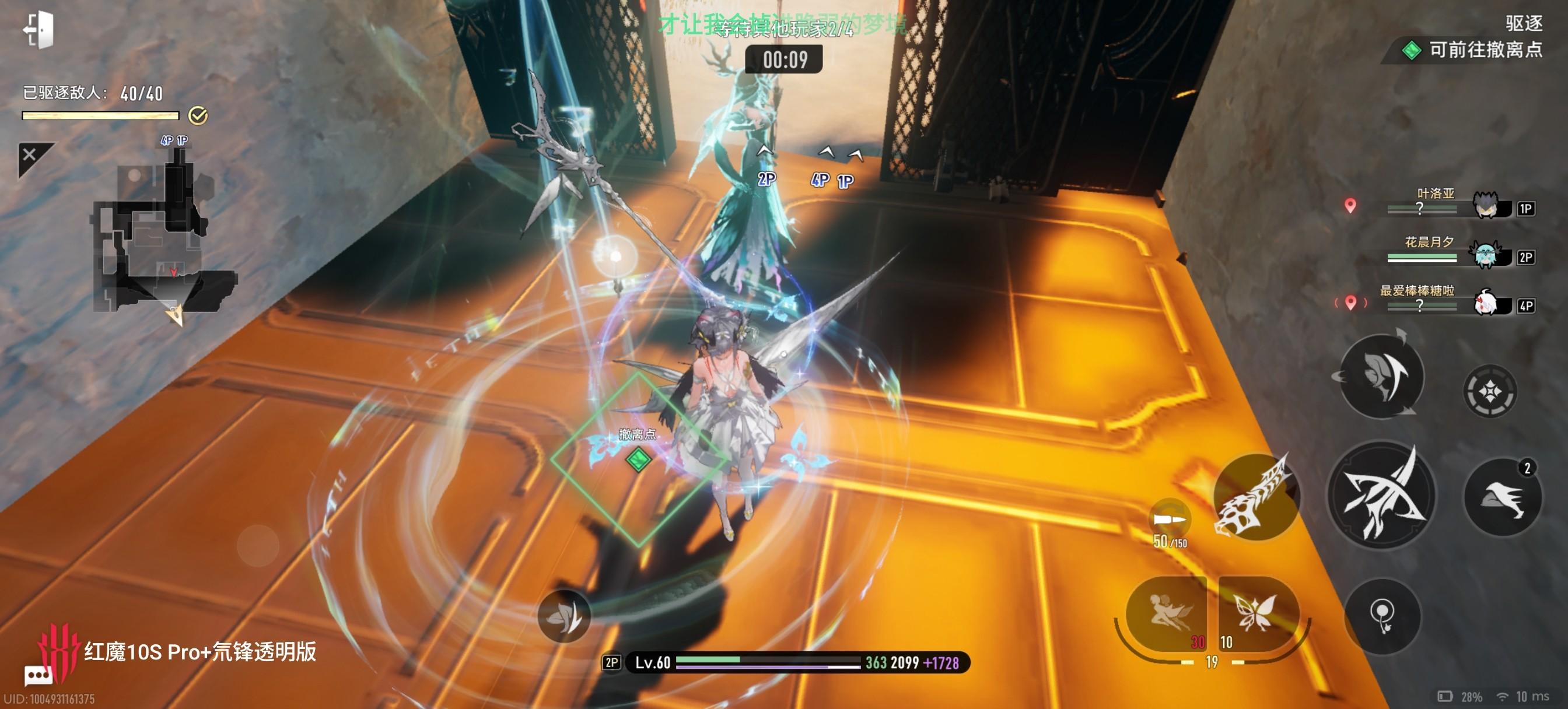Tap the 可前往撤离点 objective tracker
Image resolution: width=1568 pixels, height=709 pixels.
(1473, 50)
